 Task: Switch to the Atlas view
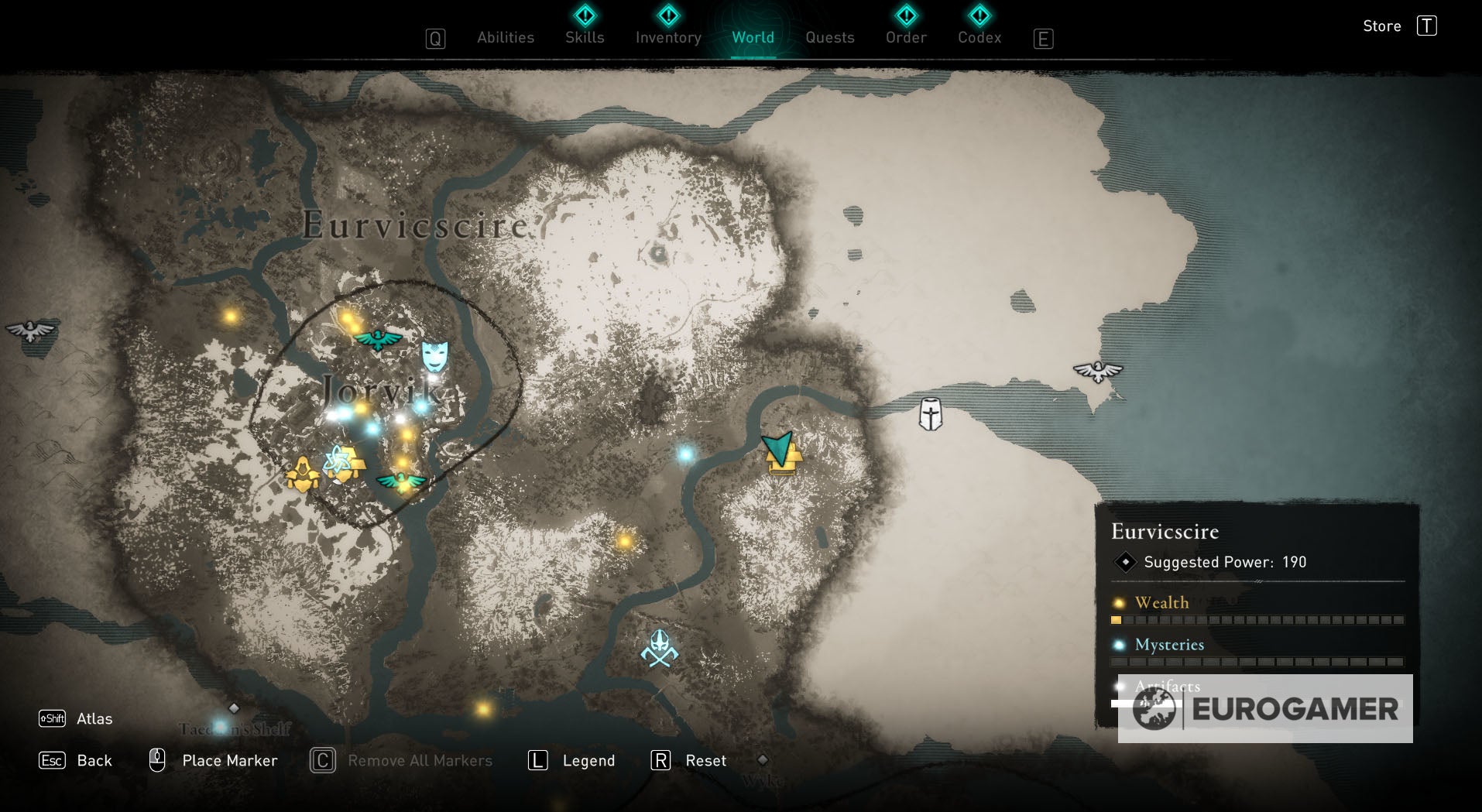click(x=93, y=719)
